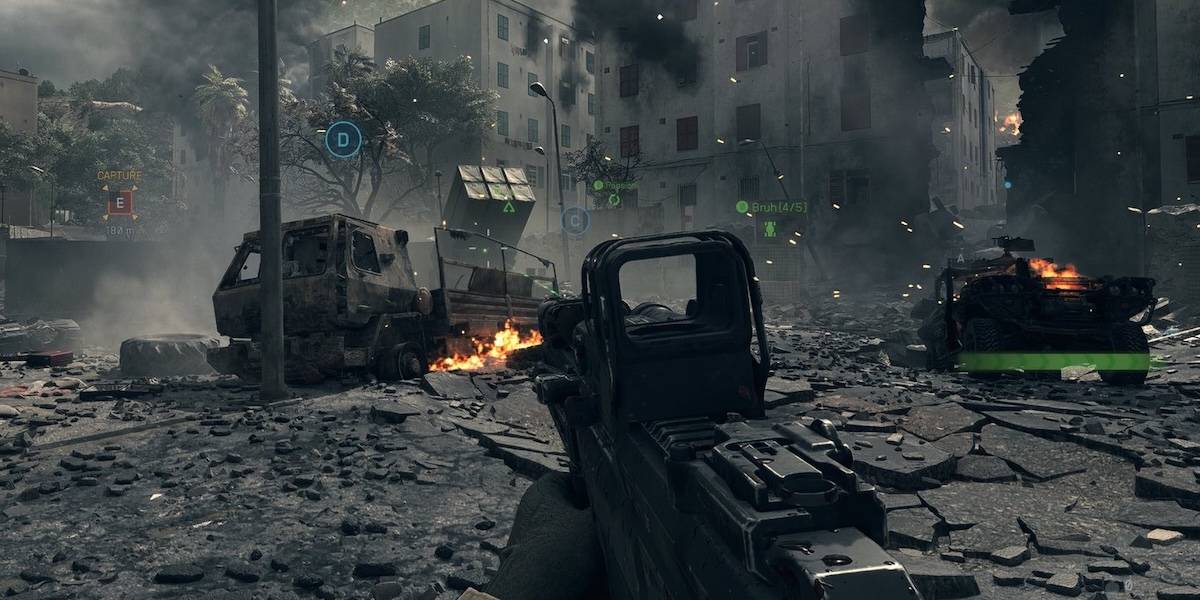
Task: Select the green triangle teammate marker
Action: tap(509, 207)
